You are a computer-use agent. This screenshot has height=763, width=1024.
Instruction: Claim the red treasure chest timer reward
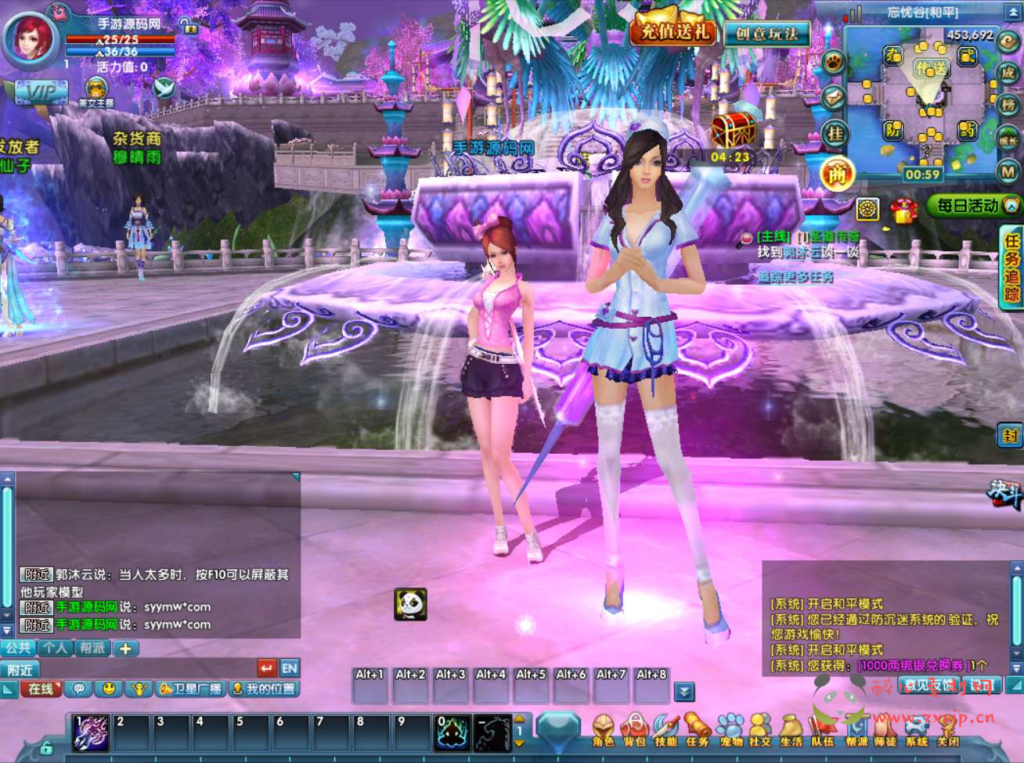(x=733, y=130)
